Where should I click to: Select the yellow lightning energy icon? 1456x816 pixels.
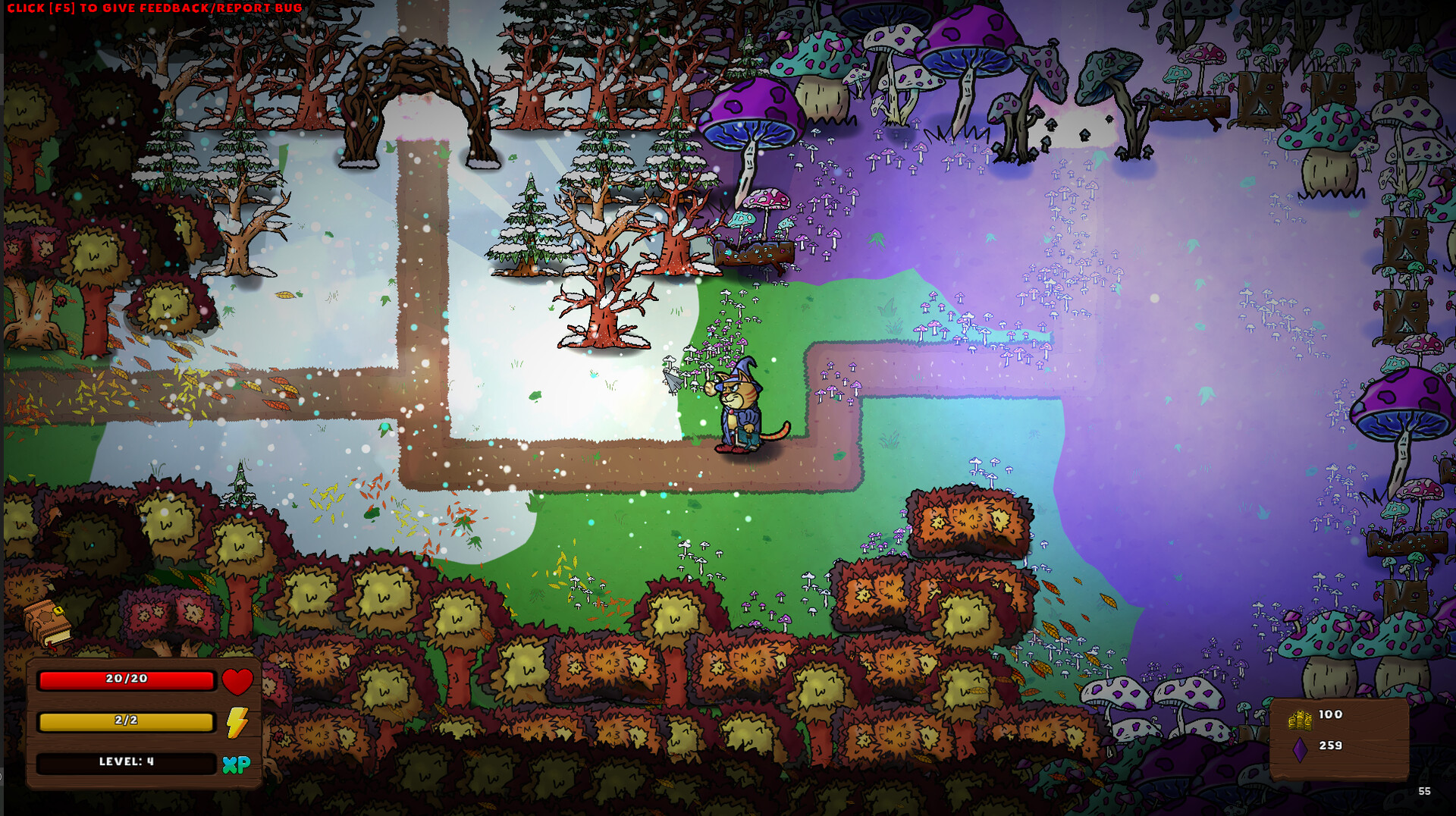237,722
